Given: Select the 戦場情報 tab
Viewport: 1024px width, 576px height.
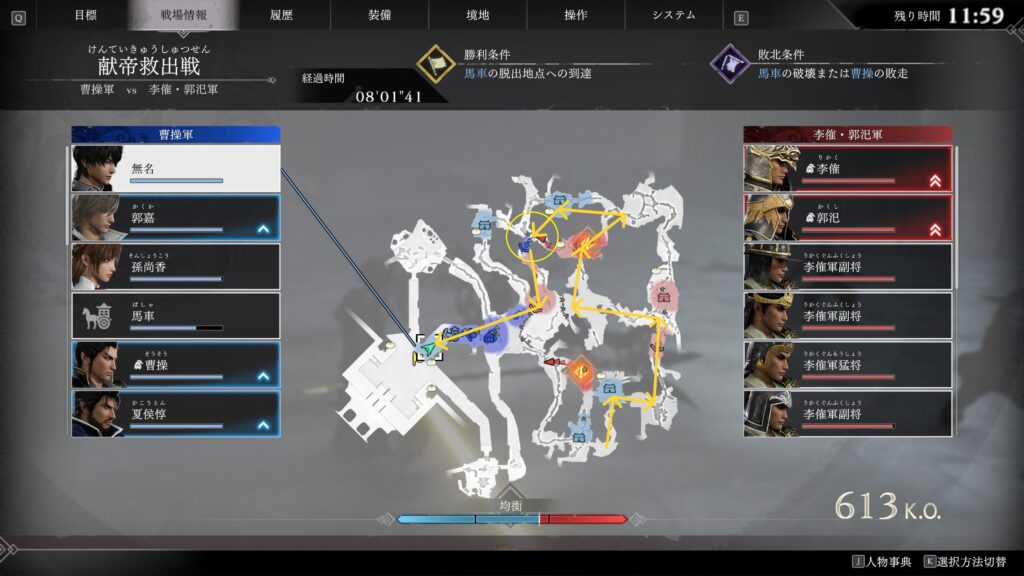Looking at the screenshot, I should click(183, 15).
